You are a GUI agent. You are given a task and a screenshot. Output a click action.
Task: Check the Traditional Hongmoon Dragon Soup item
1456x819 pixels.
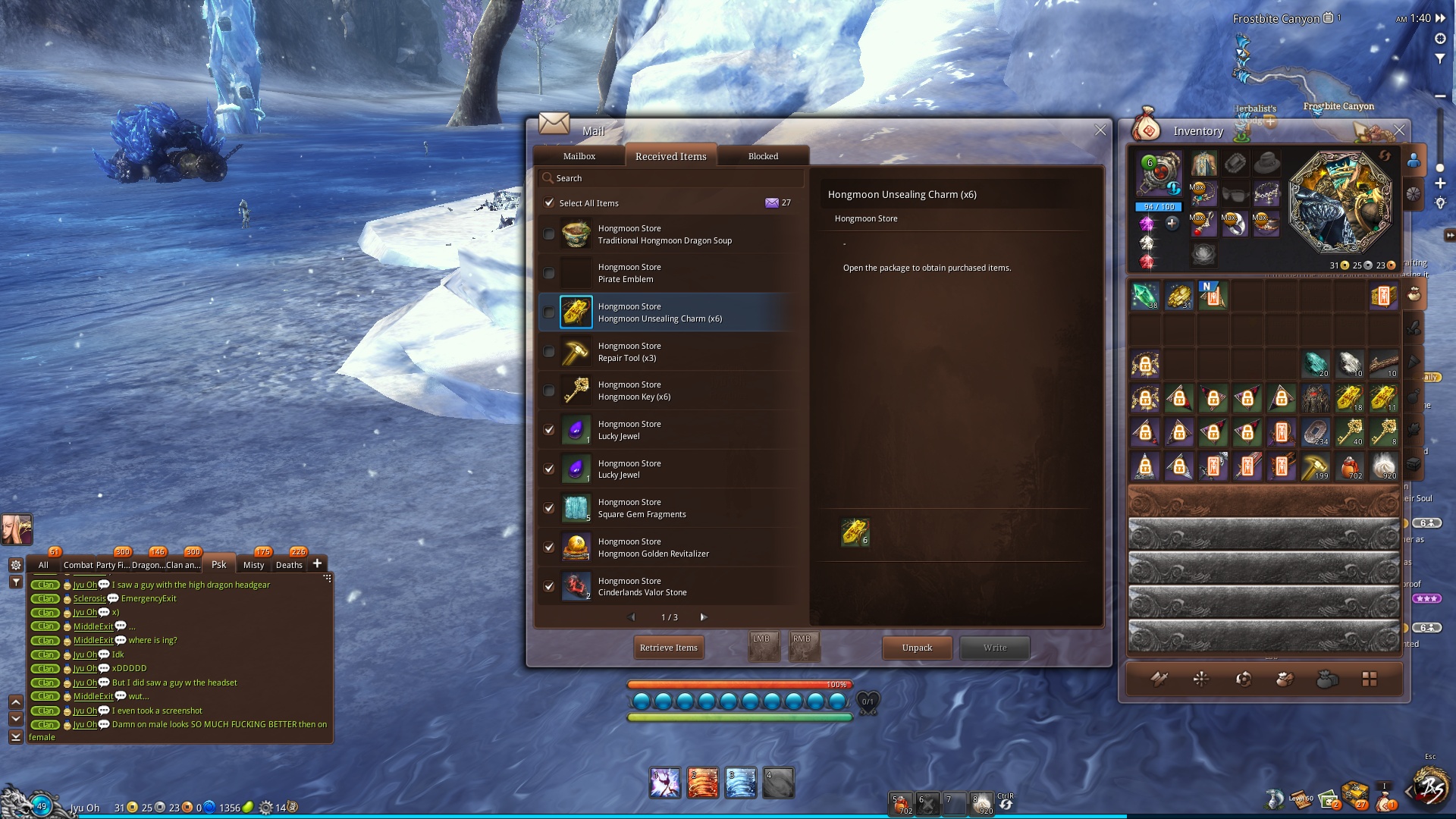(549, 234)
